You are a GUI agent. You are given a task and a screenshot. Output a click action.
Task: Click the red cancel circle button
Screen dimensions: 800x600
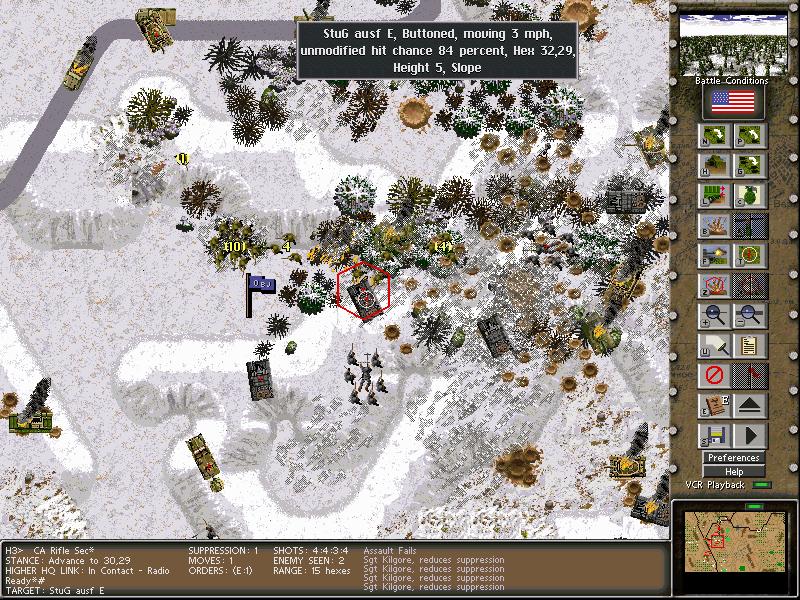pyautogui.click(x=715, y=376)
